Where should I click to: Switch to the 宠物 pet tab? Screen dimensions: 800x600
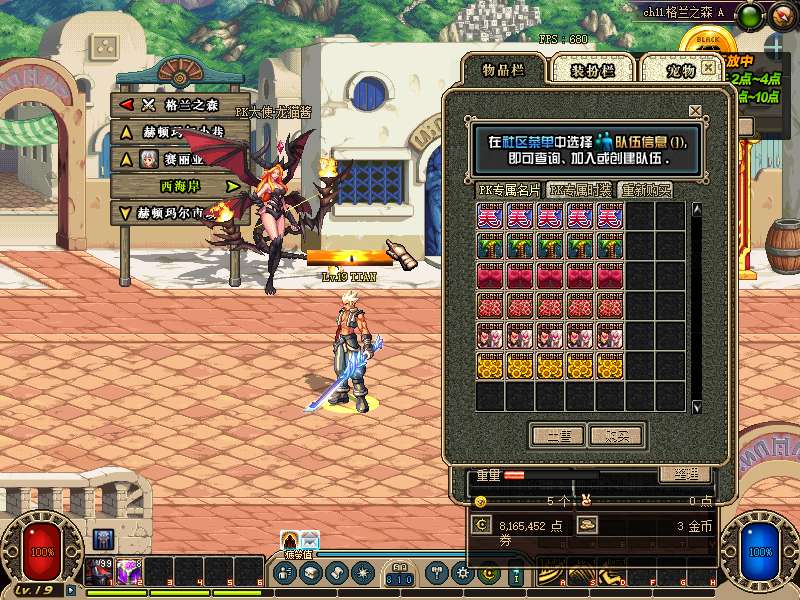pyautogui.click(x=680, y=69)
